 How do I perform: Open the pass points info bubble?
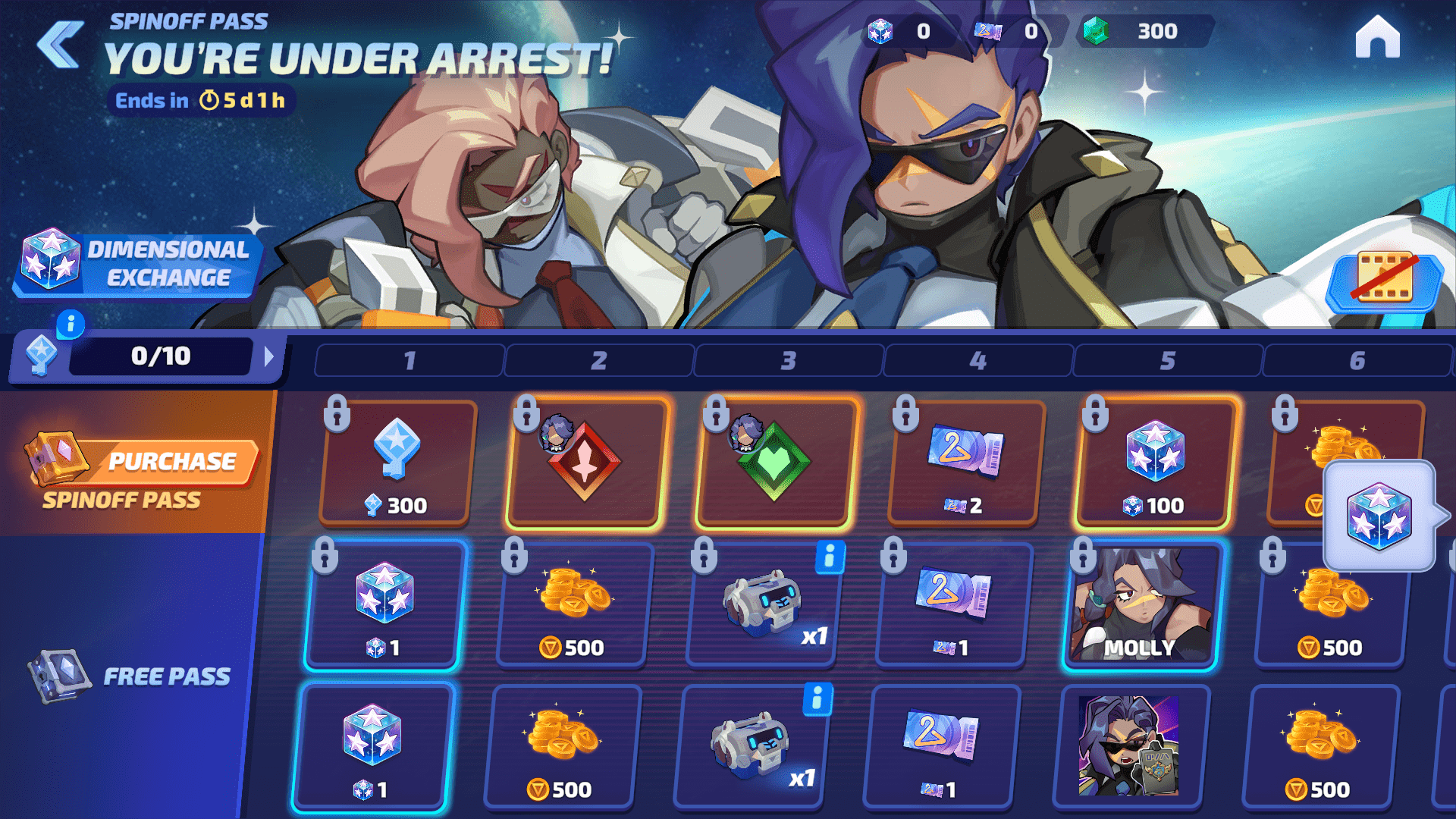pos(71,325)
